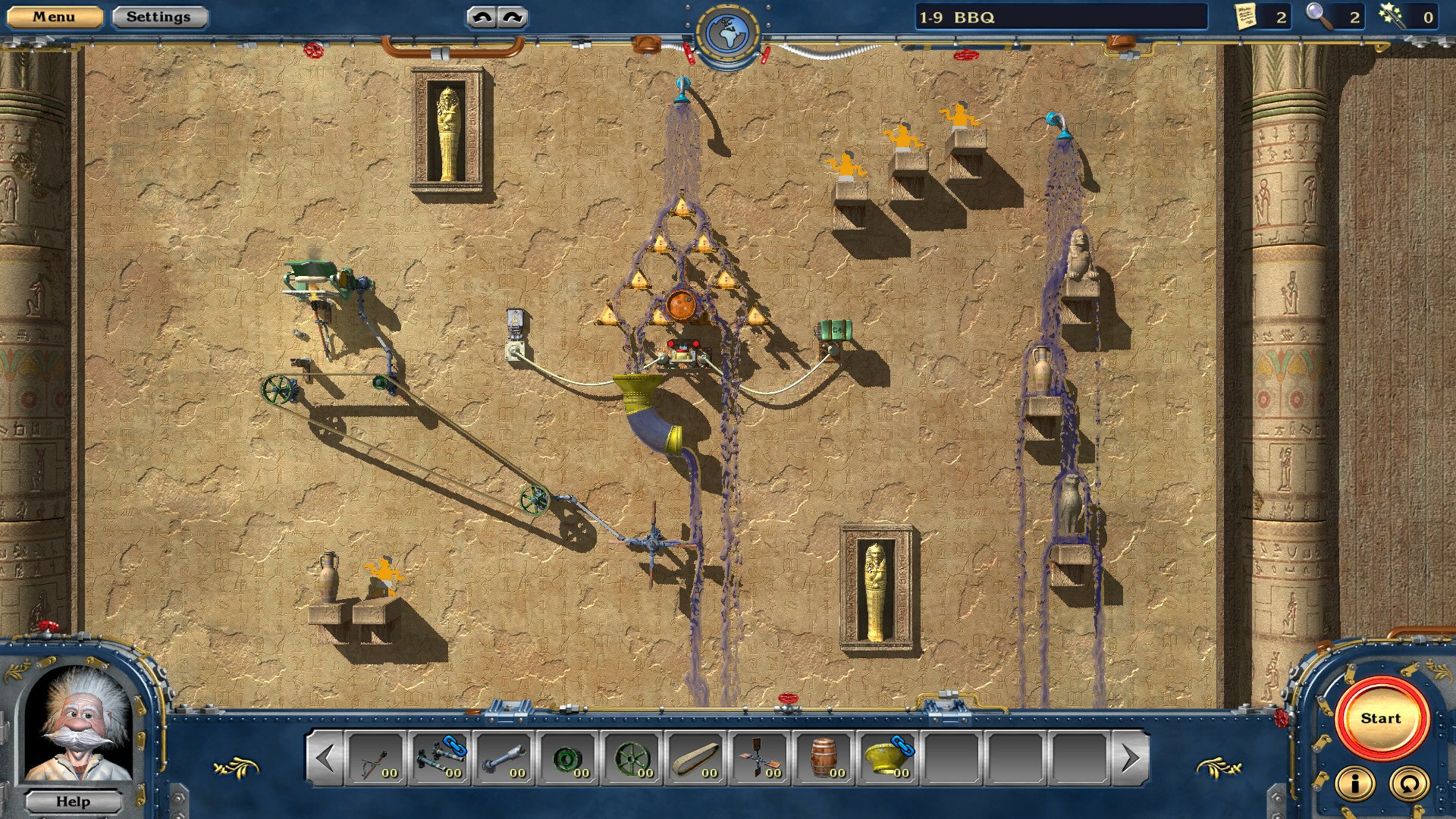Select the crossbow item slot
The image size is (1456, 819).
tap(376, 758)
